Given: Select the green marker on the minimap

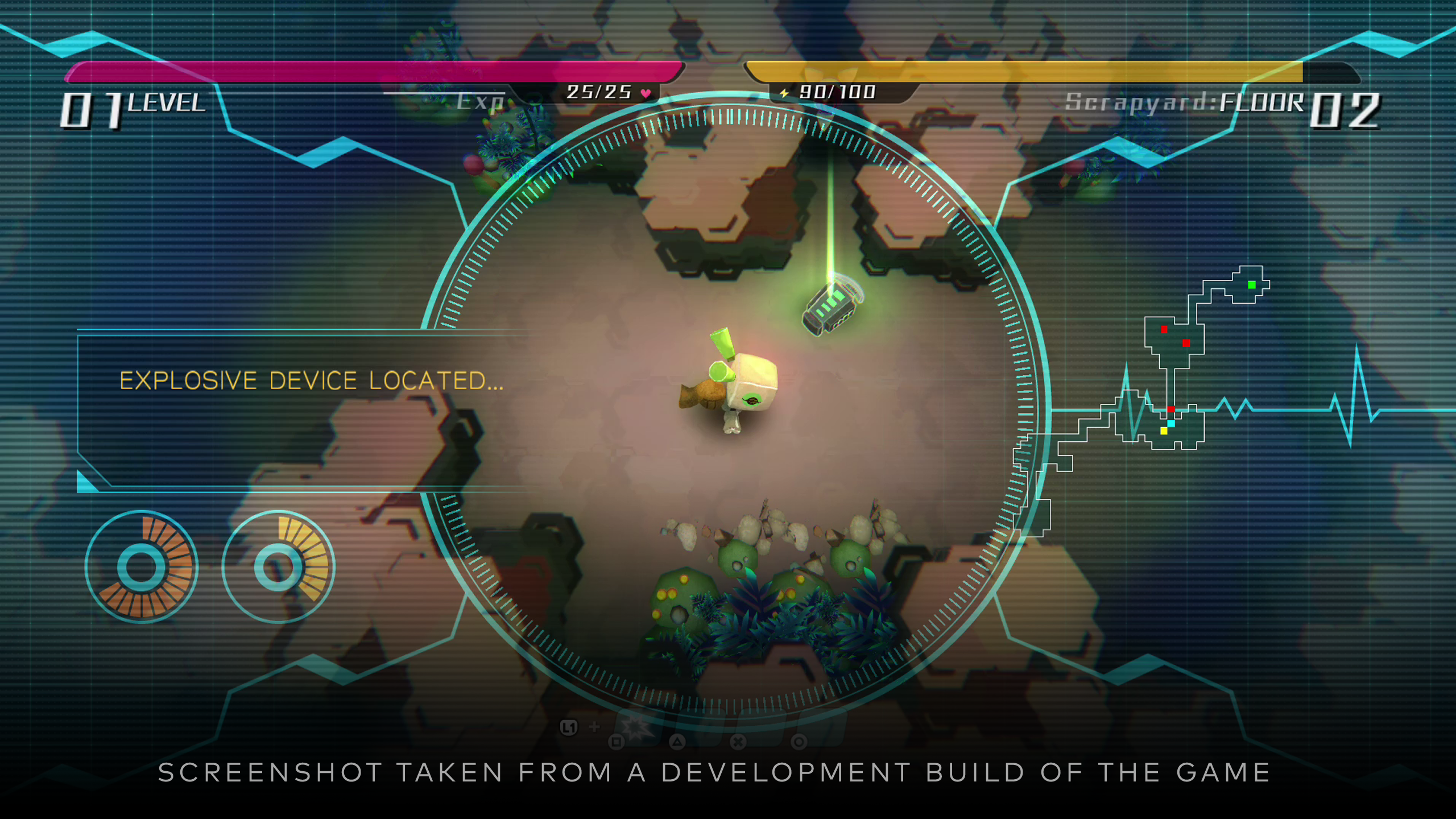Looking at the screenshot, I should point(1251,285).
